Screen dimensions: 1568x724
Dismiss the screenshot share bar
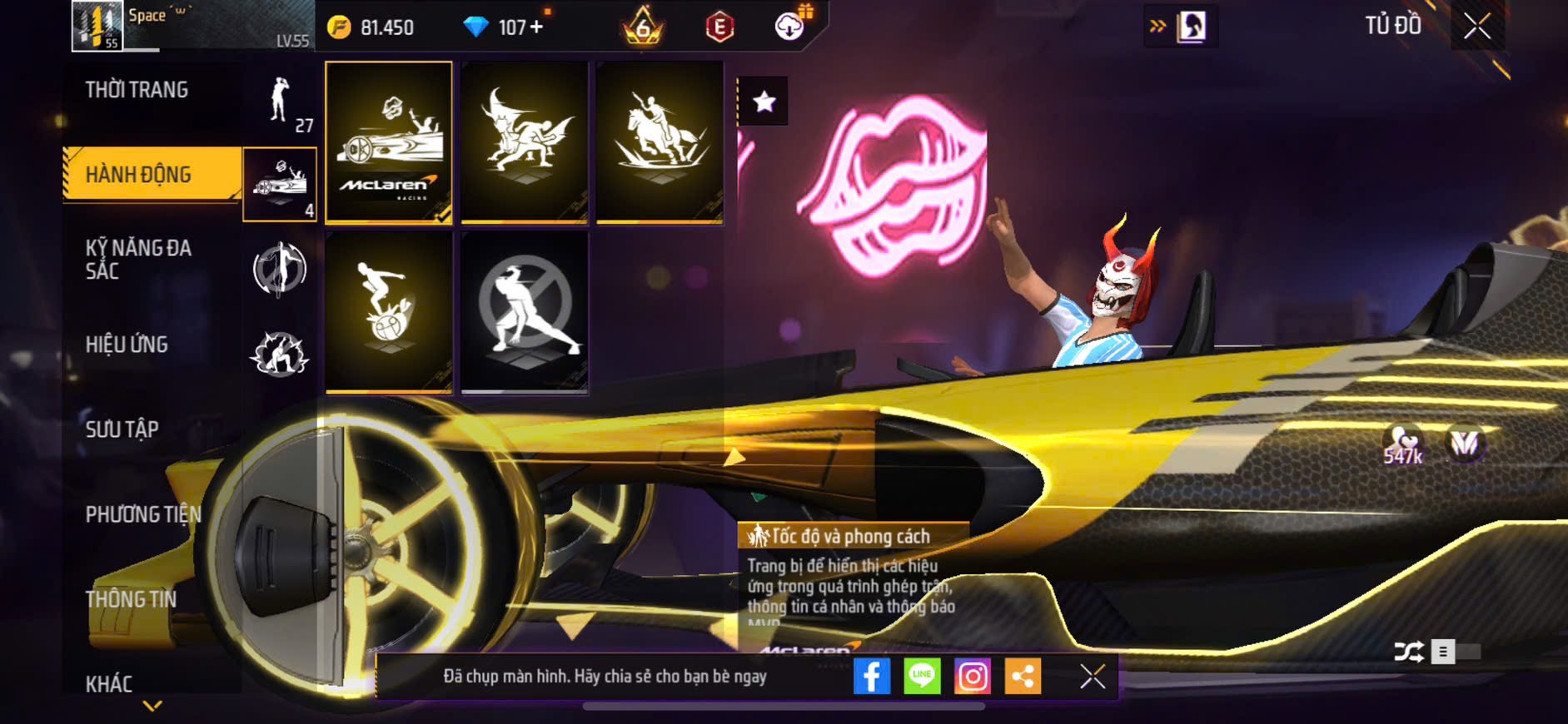click(x=1093, y=677)
